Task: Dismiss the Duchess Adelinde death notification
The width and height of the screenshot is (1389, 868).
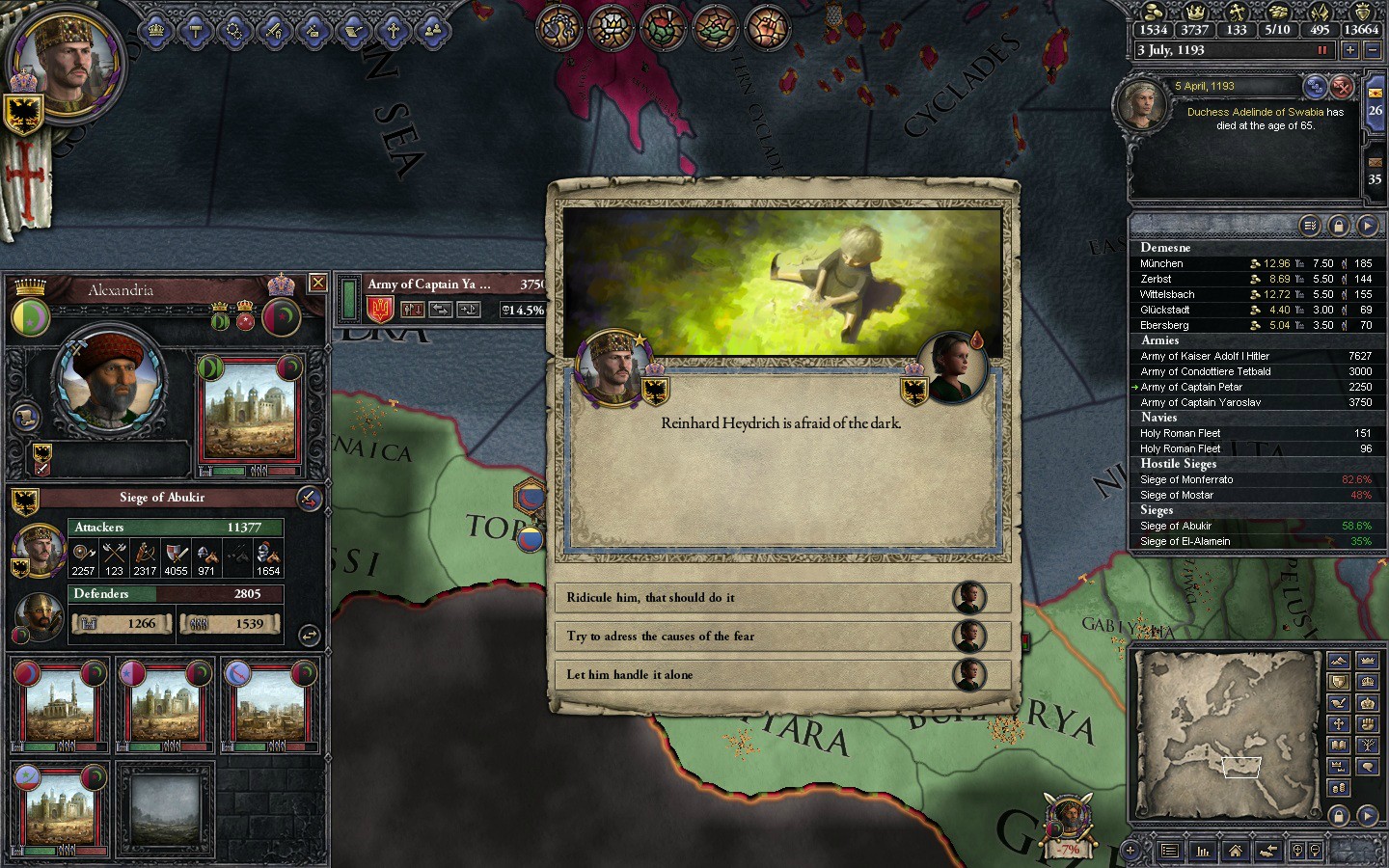Action: click(1342, 88)
